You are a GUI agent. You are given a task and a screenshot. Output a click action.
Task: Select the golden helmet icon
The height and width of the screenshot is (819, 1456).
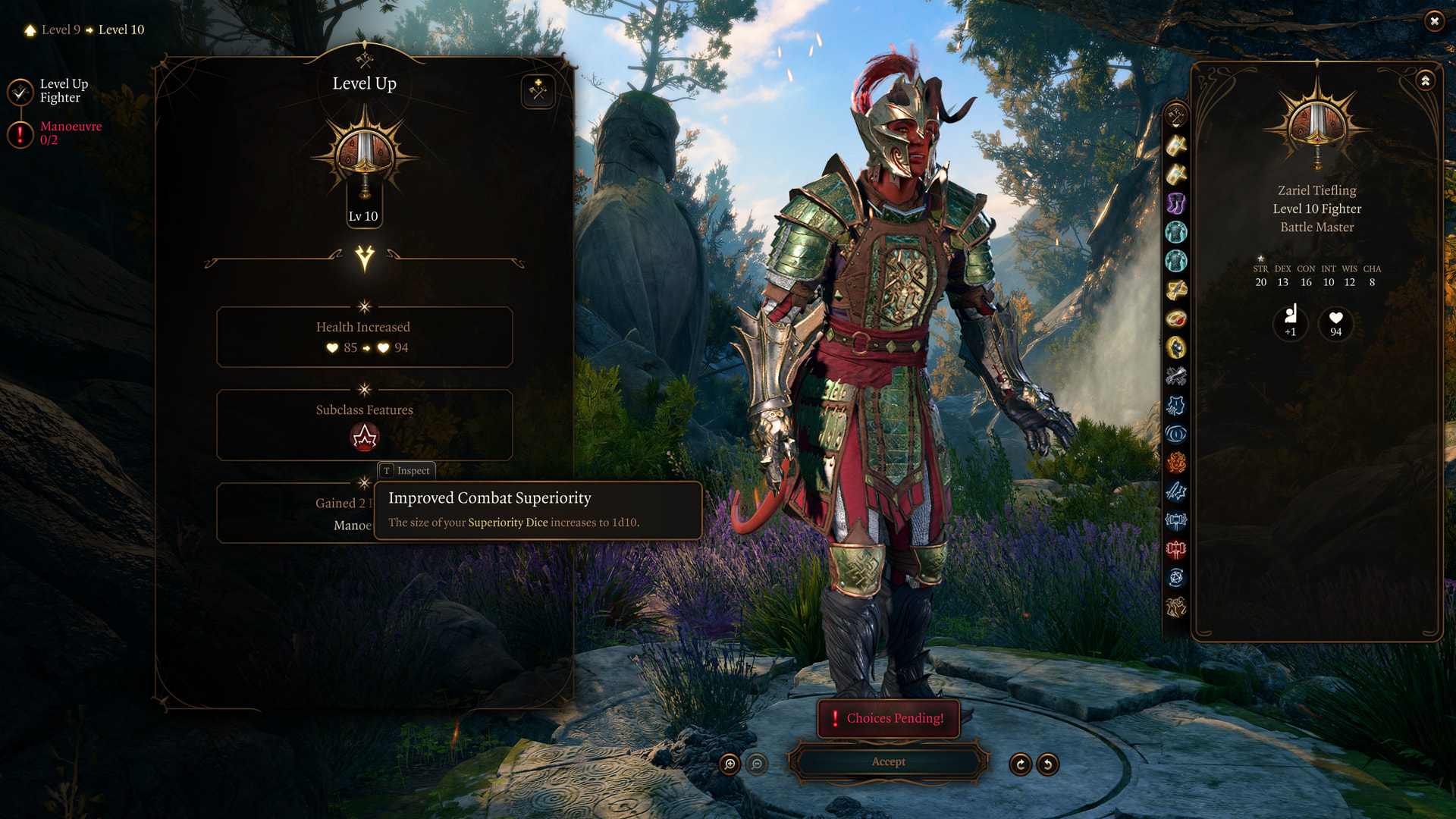point(1176,347)
